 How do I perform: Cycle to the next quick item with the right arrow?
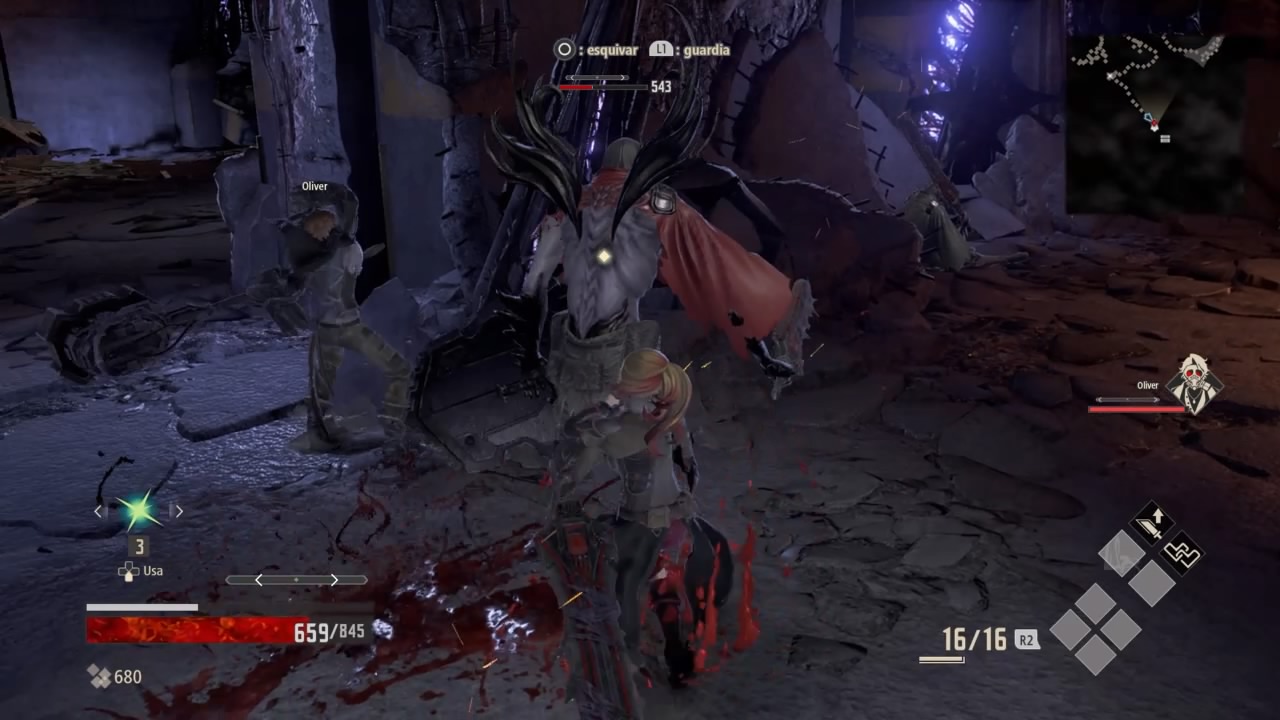178,511
